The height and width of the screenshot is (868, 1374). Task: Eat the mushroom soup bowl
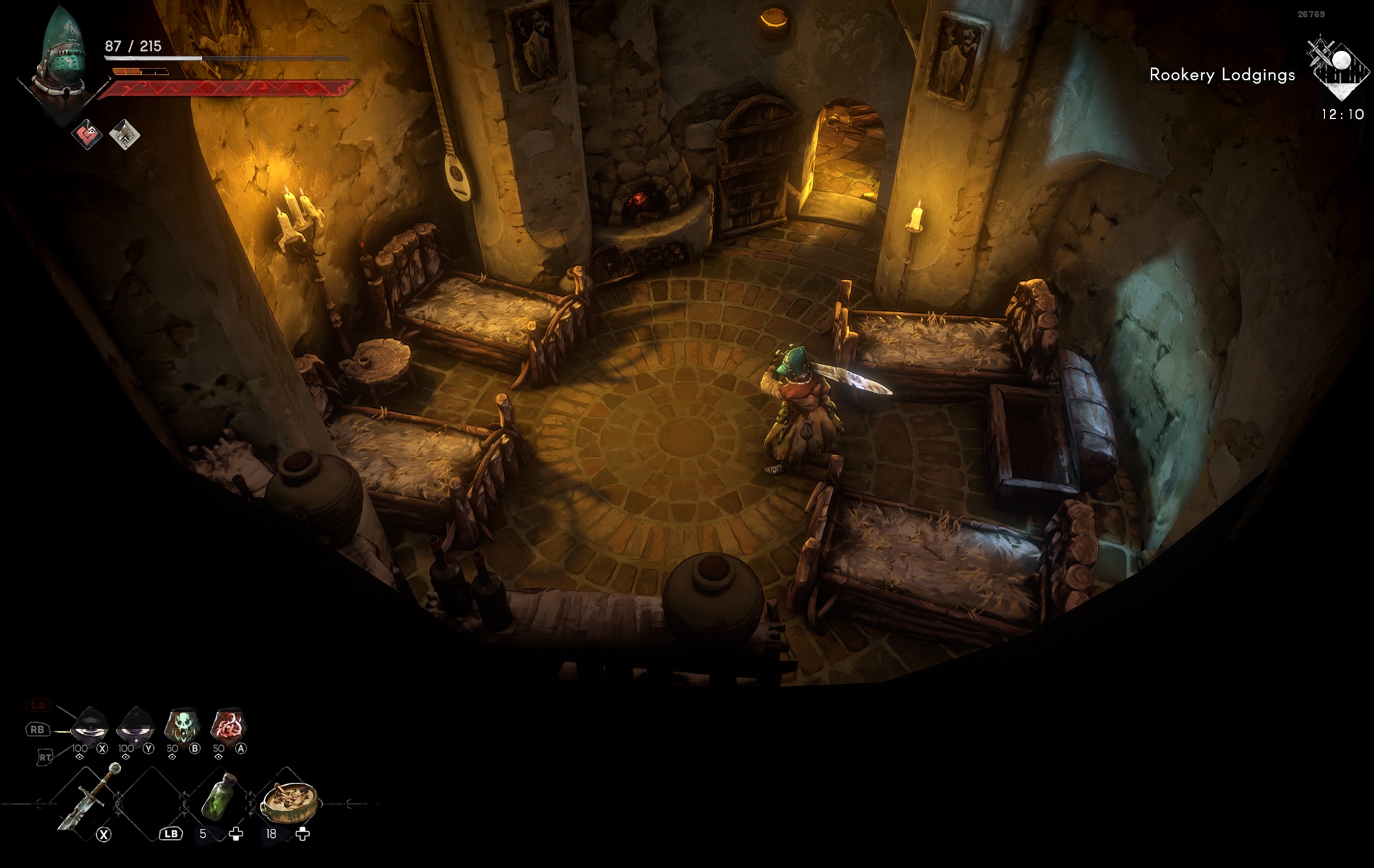(x=290, y=800)
